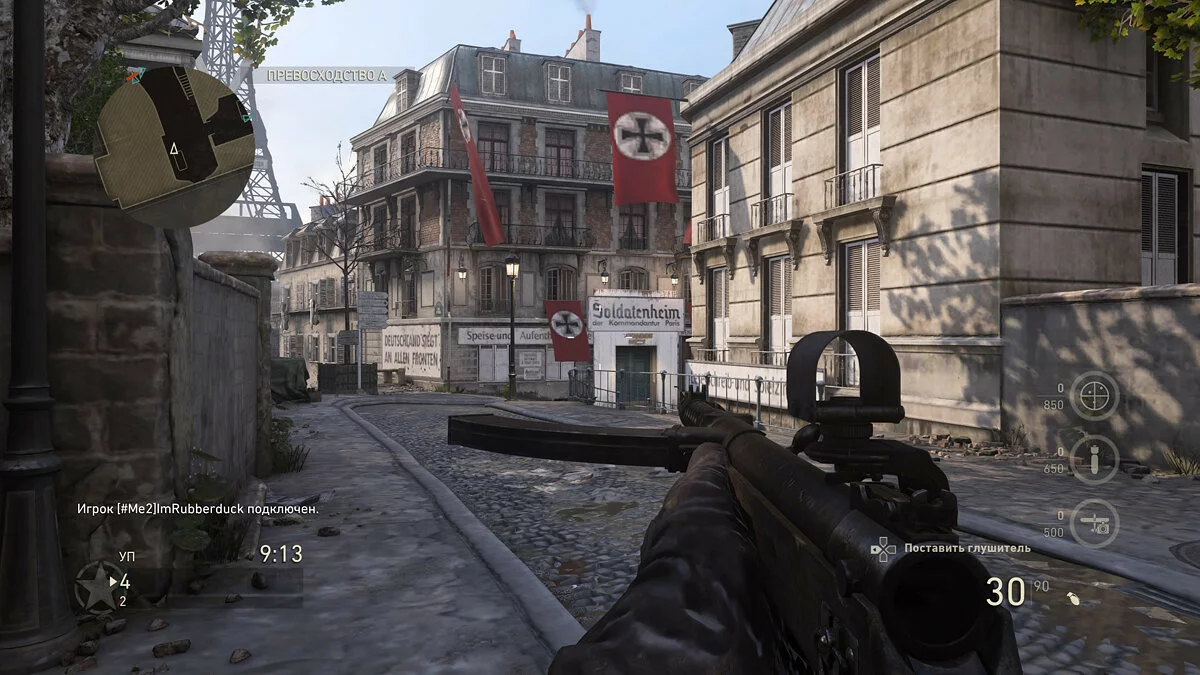Call in the recon plane scorestreak
Viewport: 1200px width, 675px height.
[x=1094, y=523]
